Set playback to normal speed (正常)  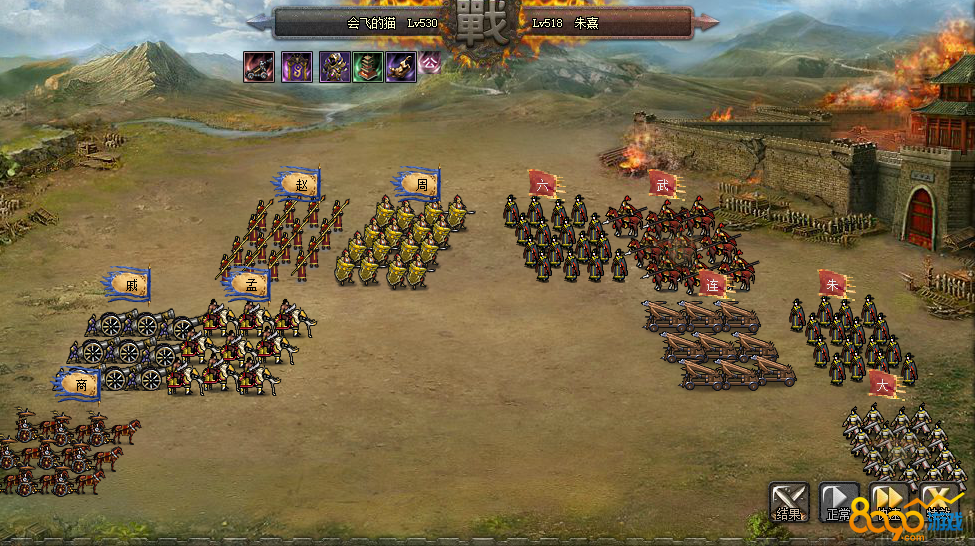pos(839,502)
